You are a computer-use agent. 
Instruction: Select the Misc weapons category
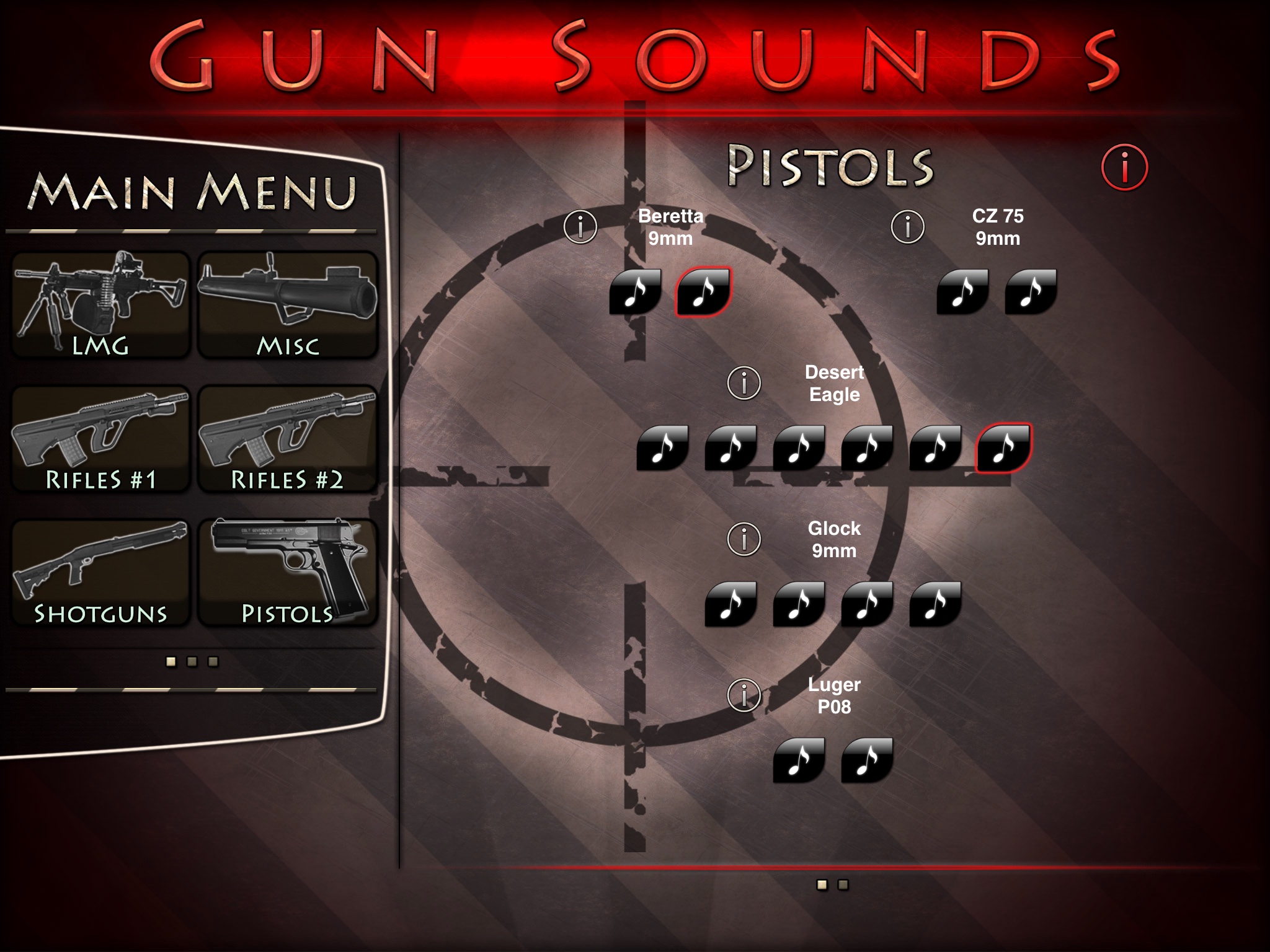point(288,305)
